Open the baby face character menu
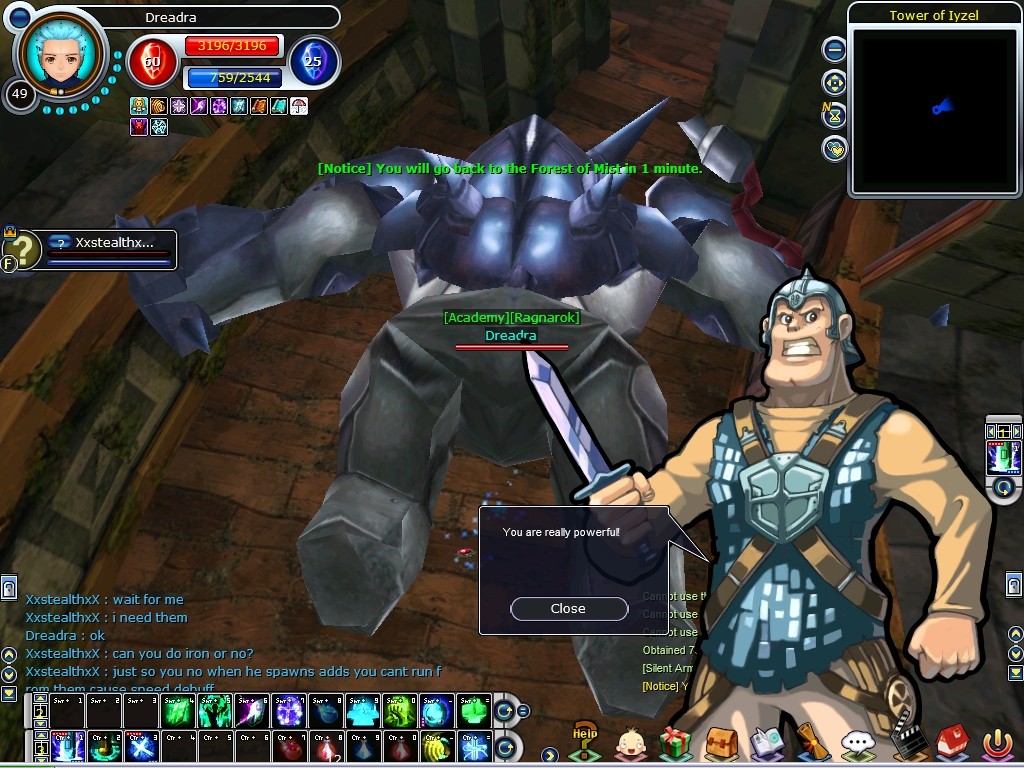 (631, 744)
